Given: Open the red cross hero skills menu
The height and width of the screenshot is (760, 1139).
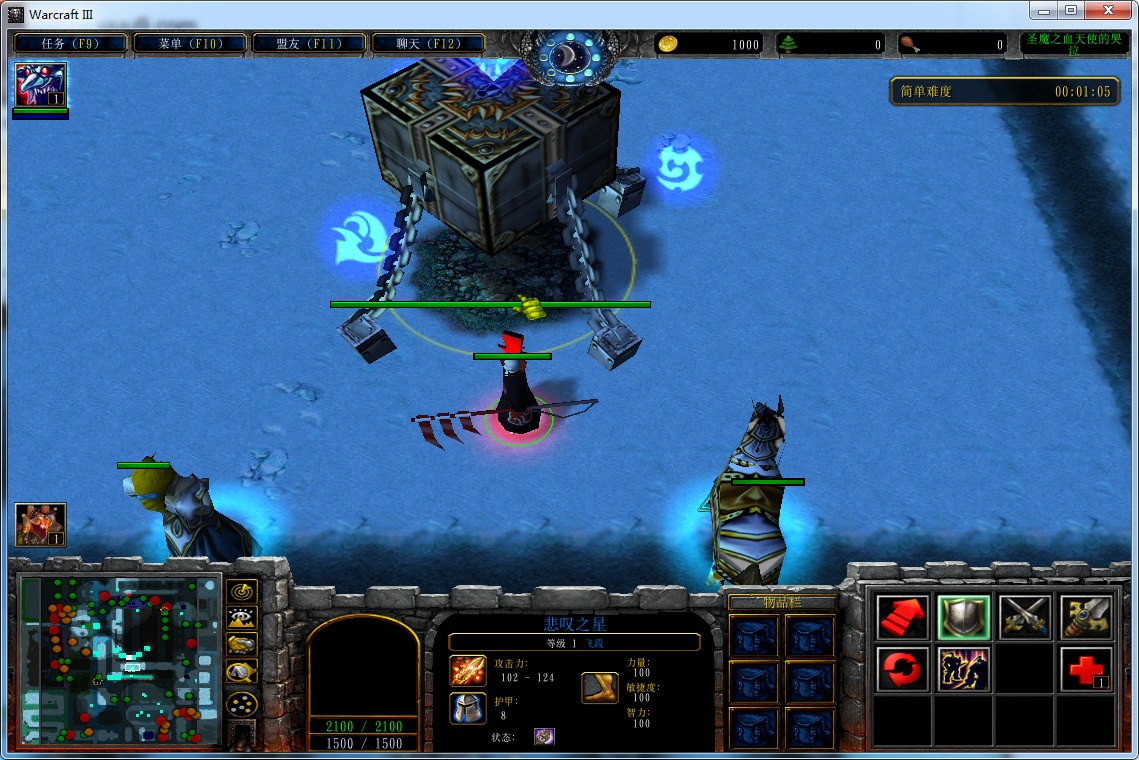Looking at the screenshot, I should point(1086,669).
